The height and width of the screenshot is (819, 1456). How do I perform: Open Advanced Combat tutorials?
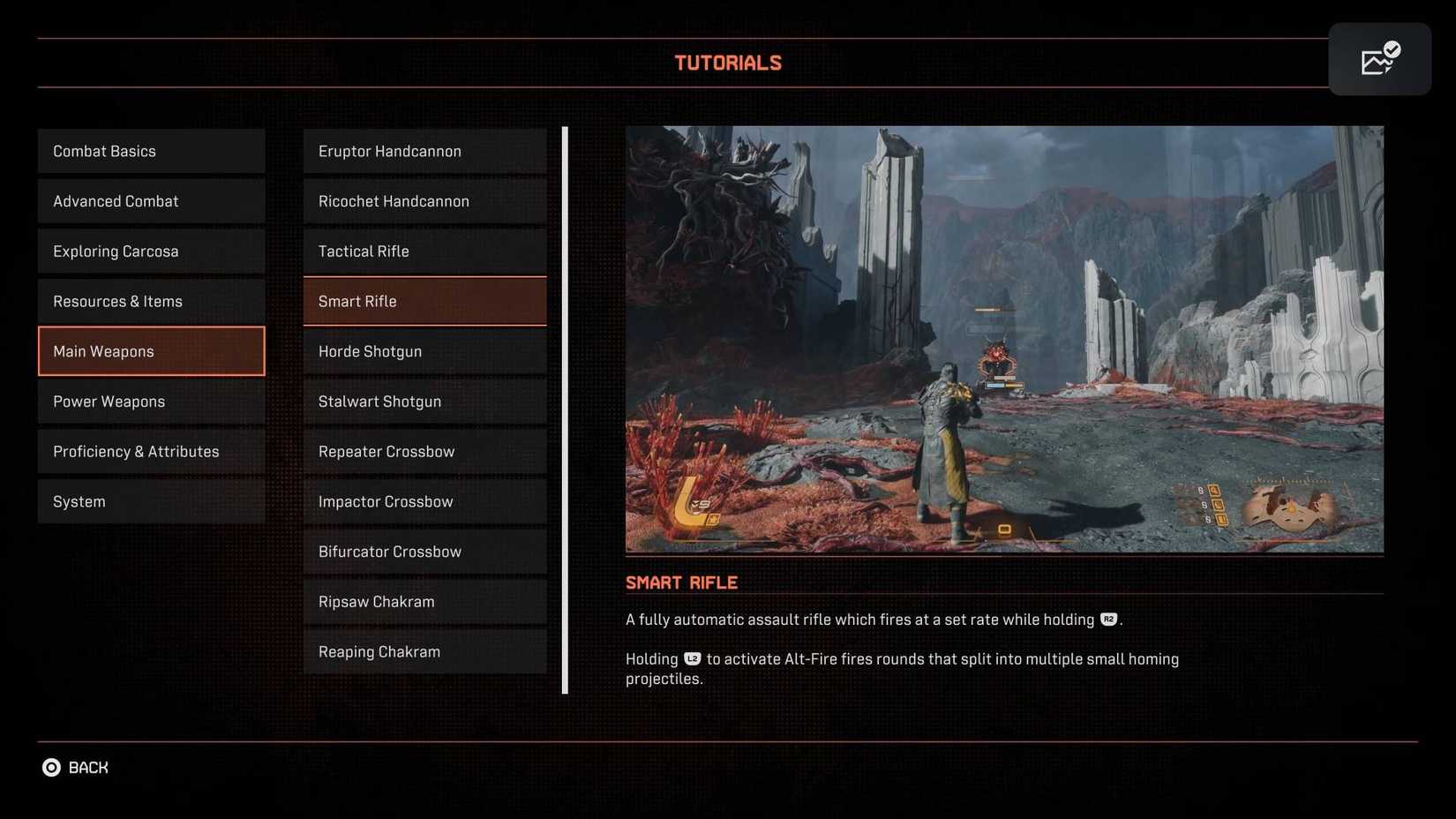(x=150, y=200)
